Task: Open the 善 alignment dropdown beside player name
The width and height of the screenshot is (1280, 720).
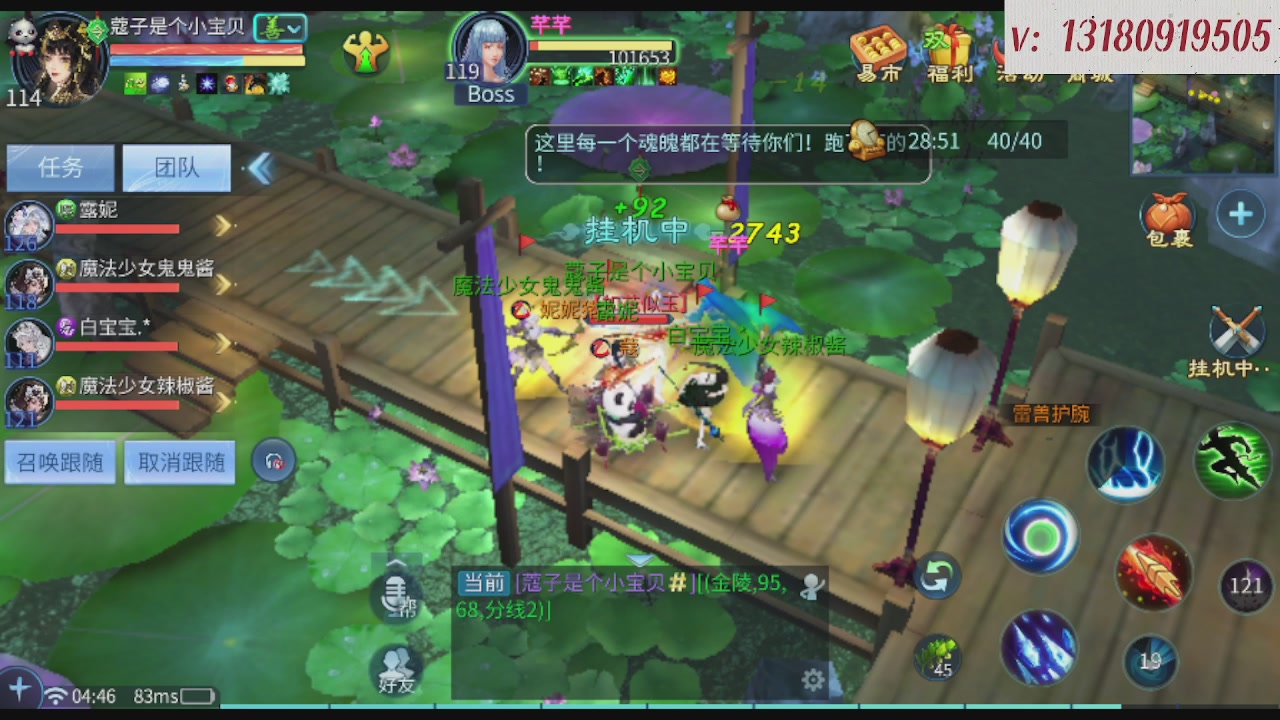Action: 280,27
